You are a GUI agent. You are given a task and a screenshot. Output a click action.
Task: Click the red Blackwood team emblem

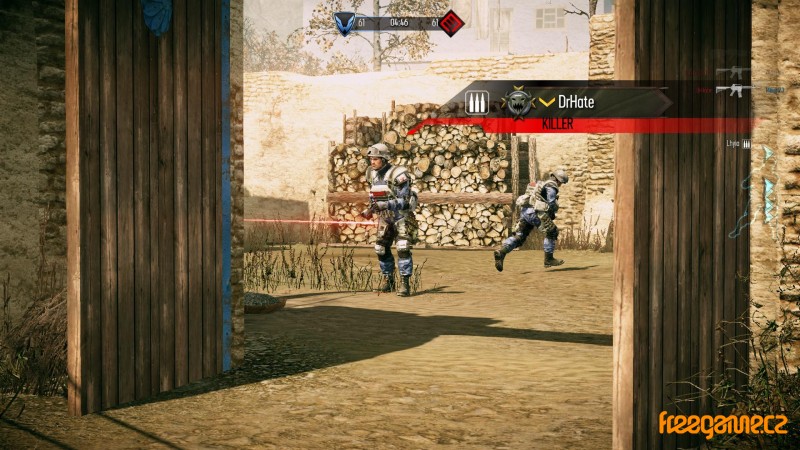tap(451, 22)
